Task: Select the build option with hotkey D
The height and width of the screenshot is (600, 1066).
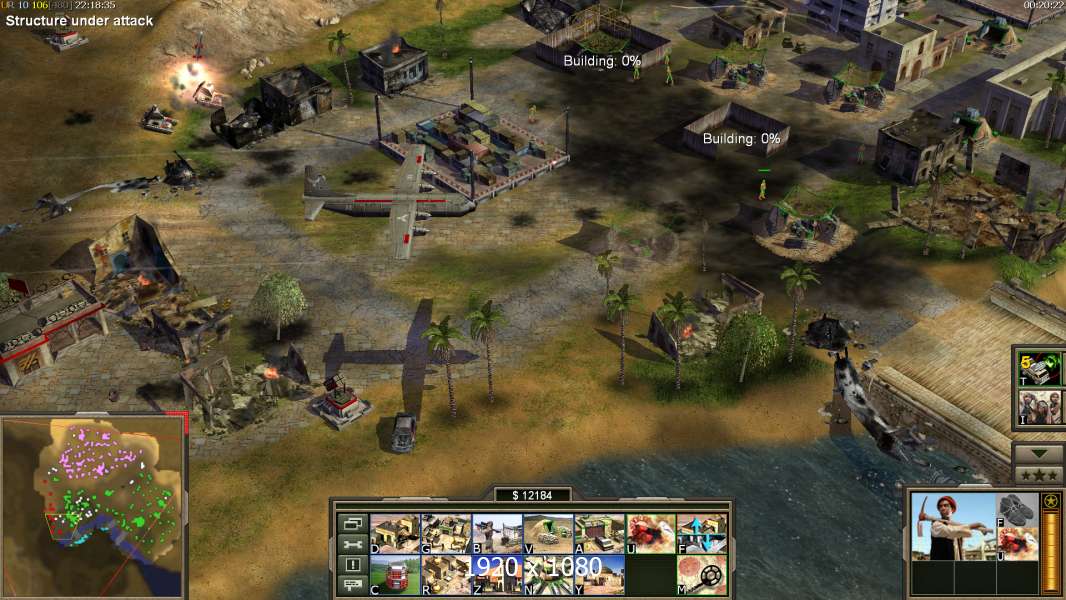Action: pos(395,534)
